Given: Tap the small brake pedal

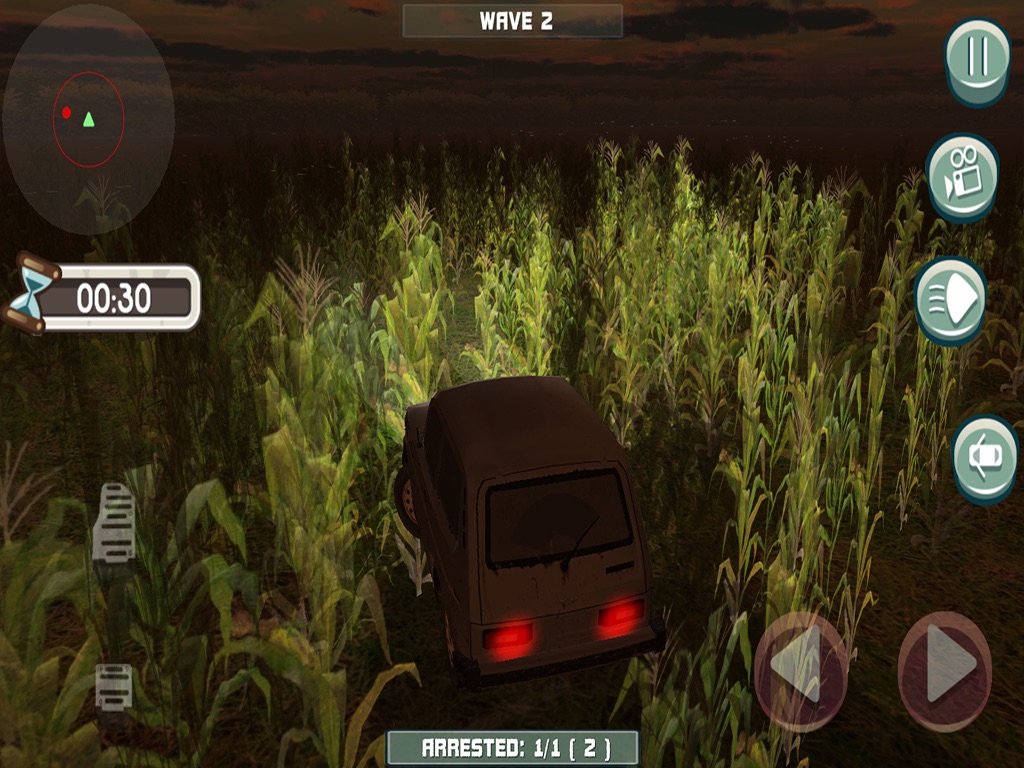Looking at the screenshot, I should point(113,686).
